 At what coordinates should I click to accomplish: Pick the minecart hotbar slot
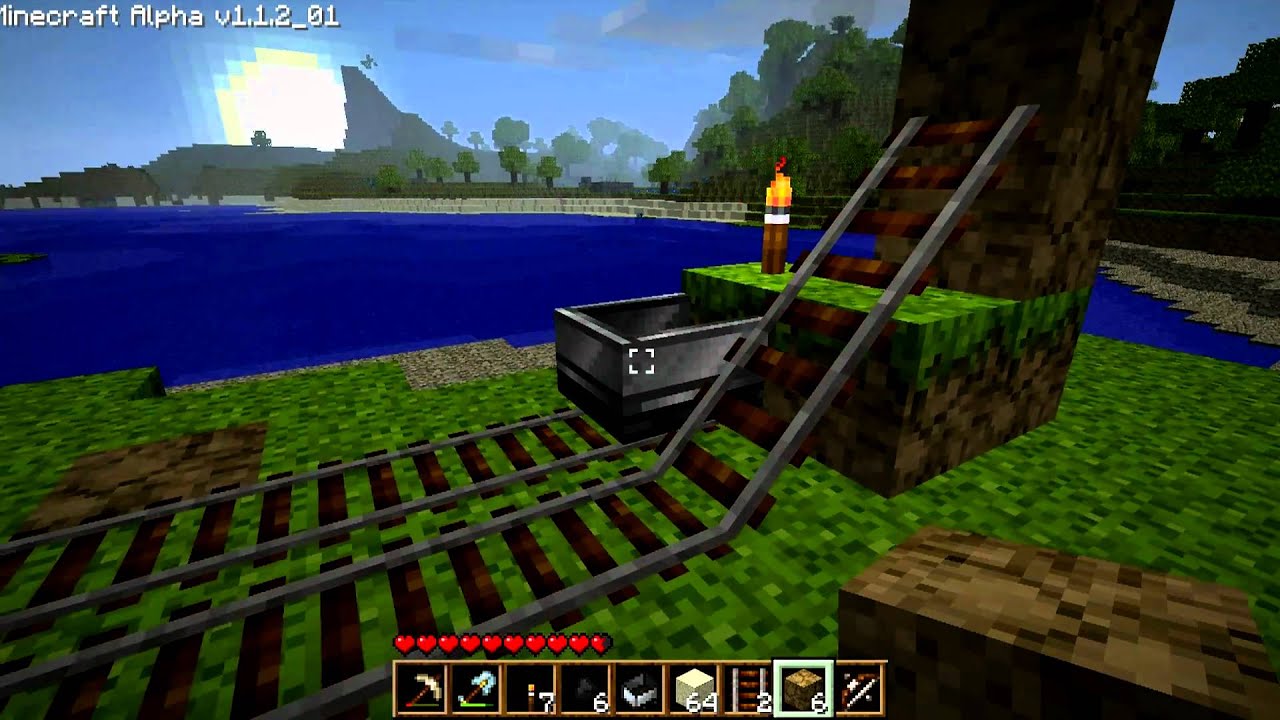pyautogui.click(x=639, y=688)
